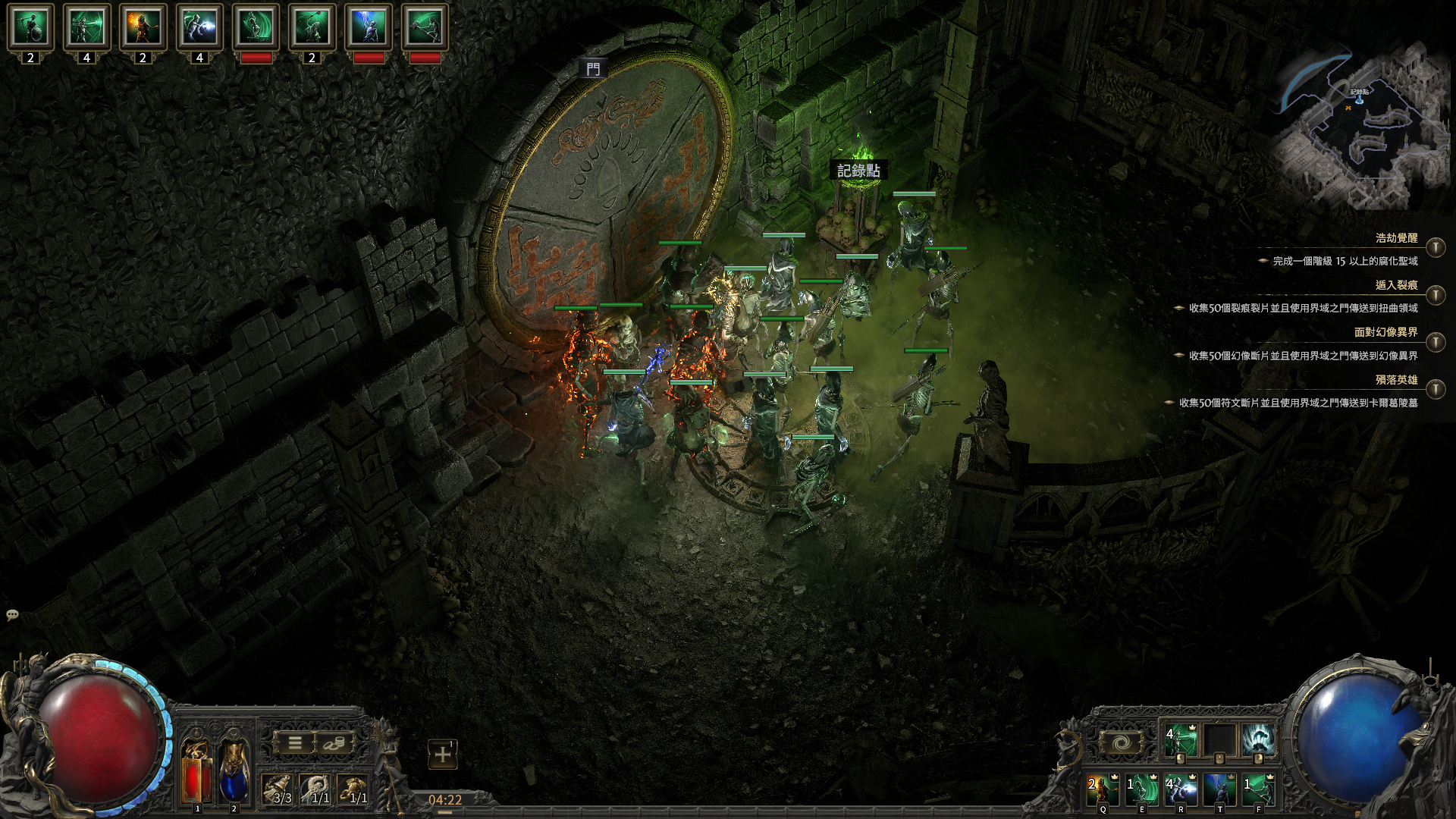
Task: Toggle the 浩劫覺醒 quest tracker button
Action: [1435, 248]
